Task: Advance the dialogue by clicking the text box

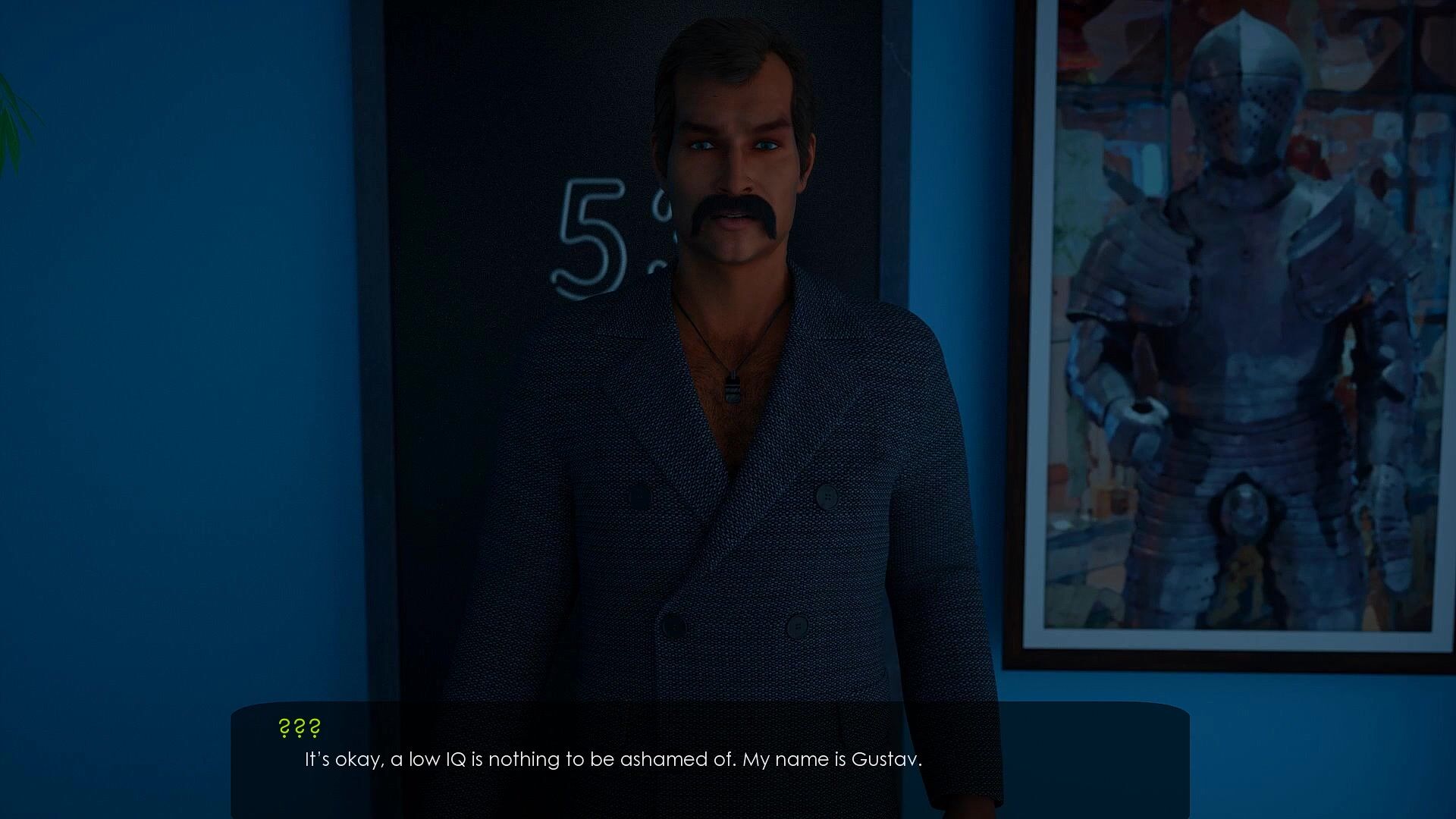Action: tap(709, 758)
